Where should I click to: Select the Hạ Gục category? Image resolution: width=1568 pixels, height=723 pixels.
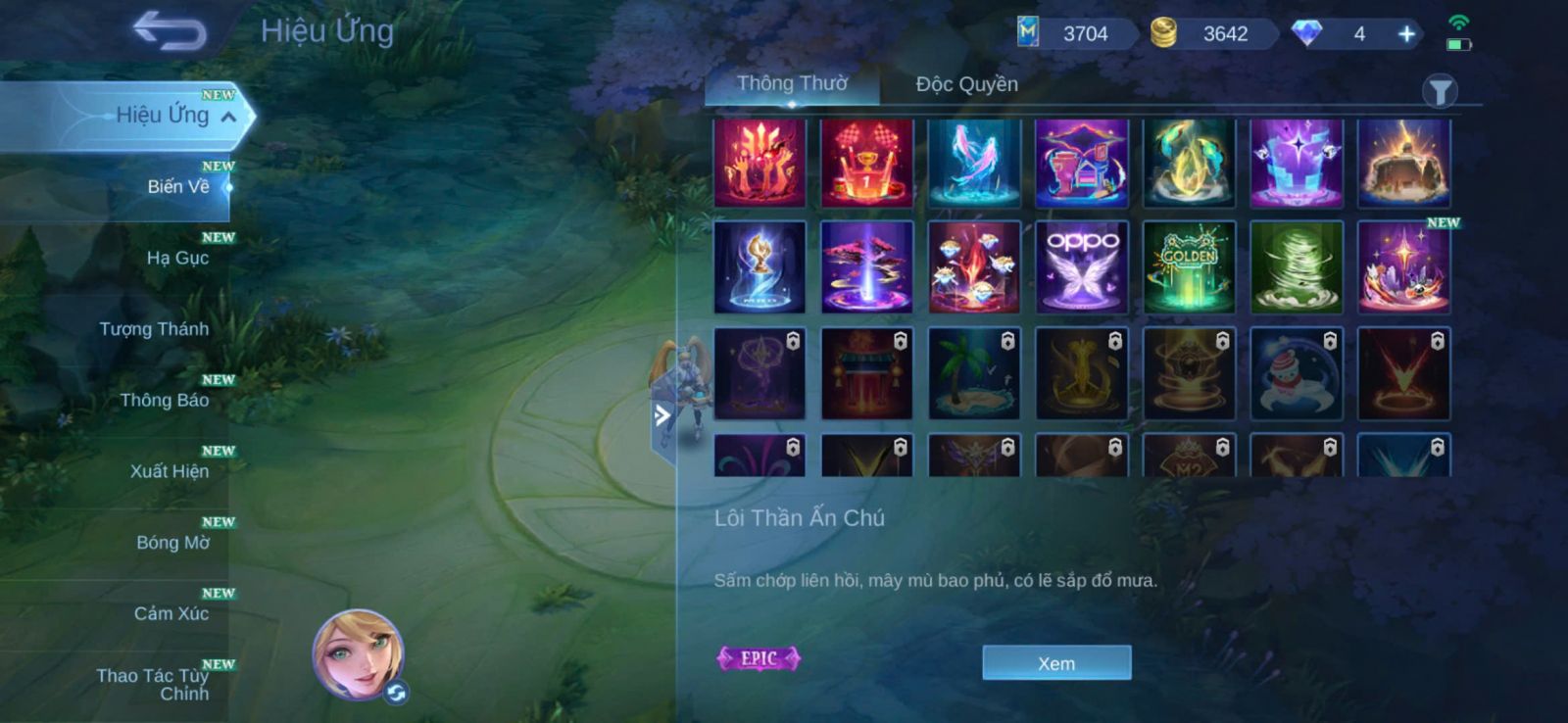point(177,258)
